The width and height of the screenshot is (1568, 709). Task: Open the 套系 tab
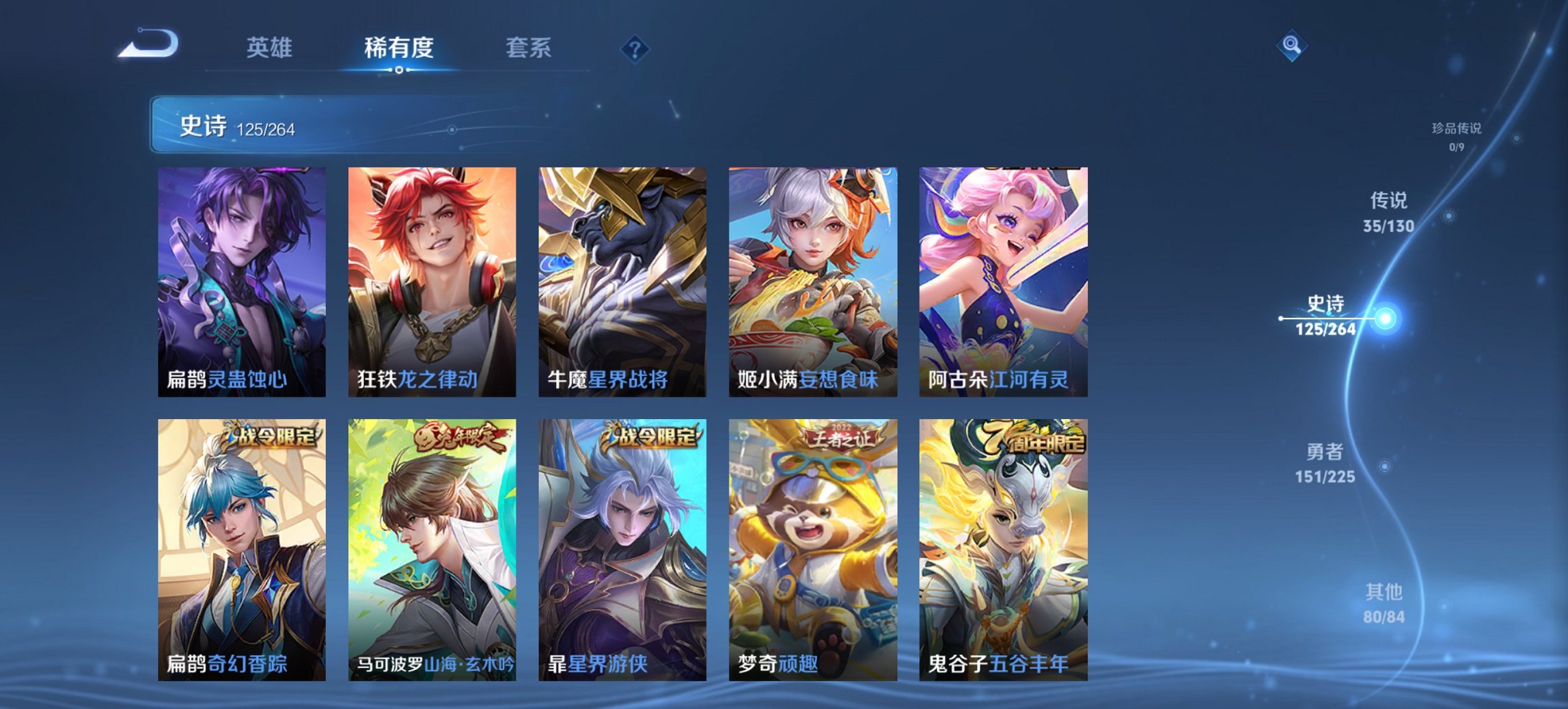pos(528,48)
